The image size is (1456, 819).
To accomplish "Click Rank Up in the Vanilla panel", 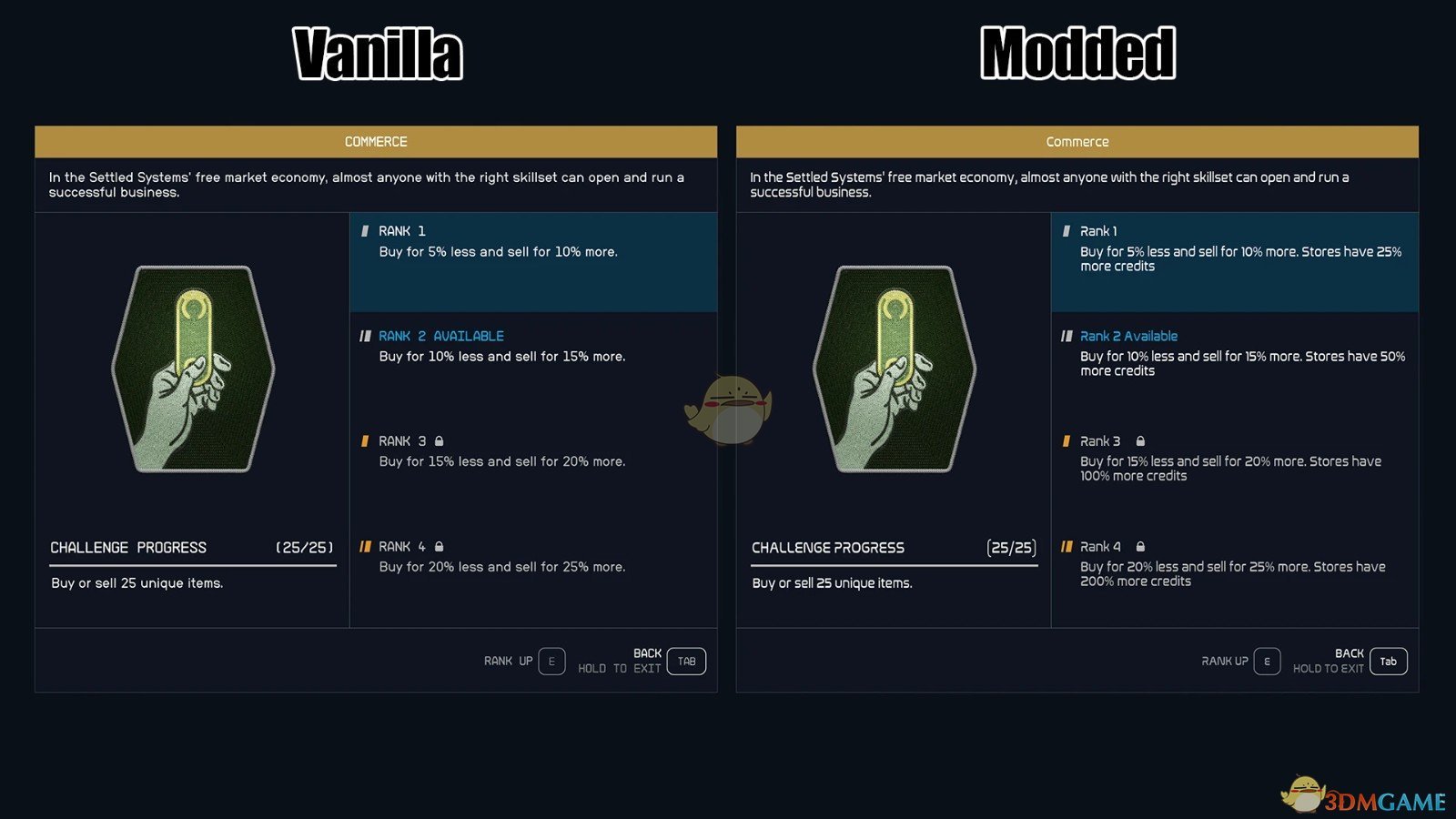I will coord(551,662).
